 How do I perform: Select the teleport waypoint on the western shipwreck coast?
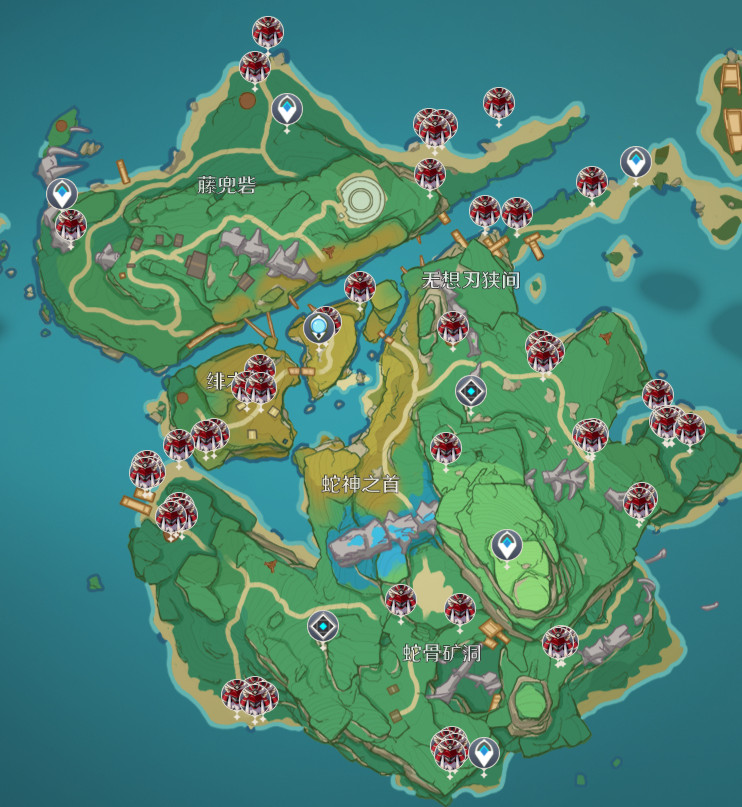tap(62, 193)
